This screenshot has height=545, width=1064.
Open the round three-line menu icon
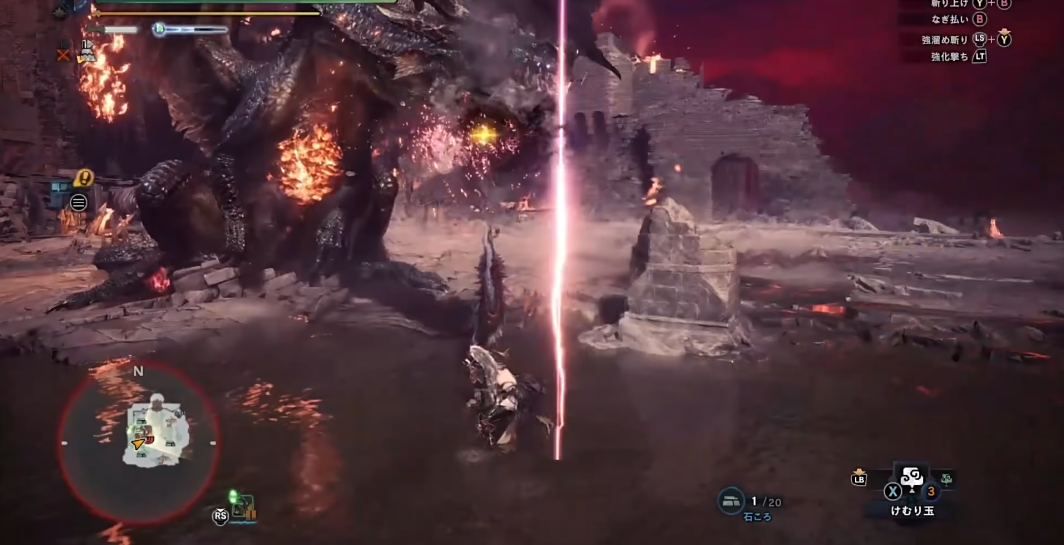pos(78,203)
